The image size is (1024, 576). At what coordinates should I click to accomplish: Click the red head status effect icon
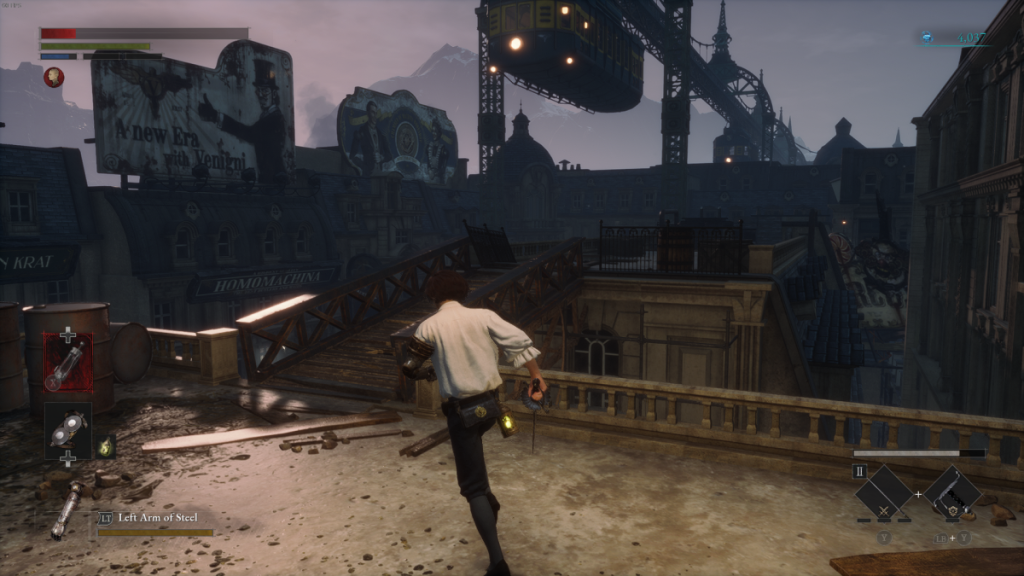click(x=53, y=77)
